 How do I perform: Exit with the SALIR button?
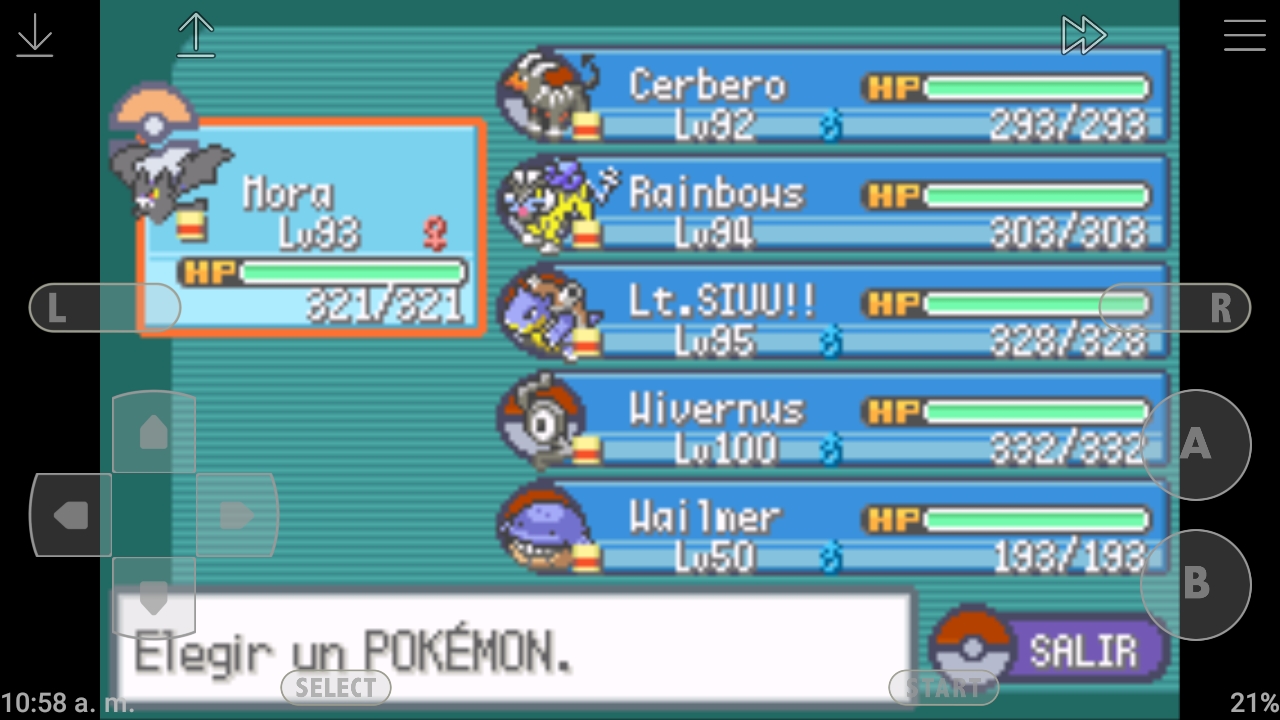pos(1050,649)
